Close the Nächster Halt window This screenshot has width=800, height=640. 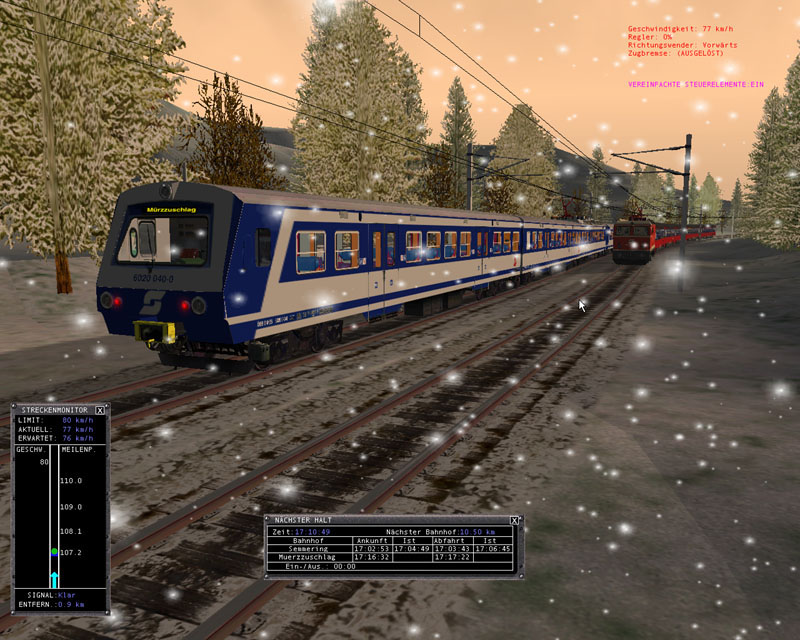(514, 520)
